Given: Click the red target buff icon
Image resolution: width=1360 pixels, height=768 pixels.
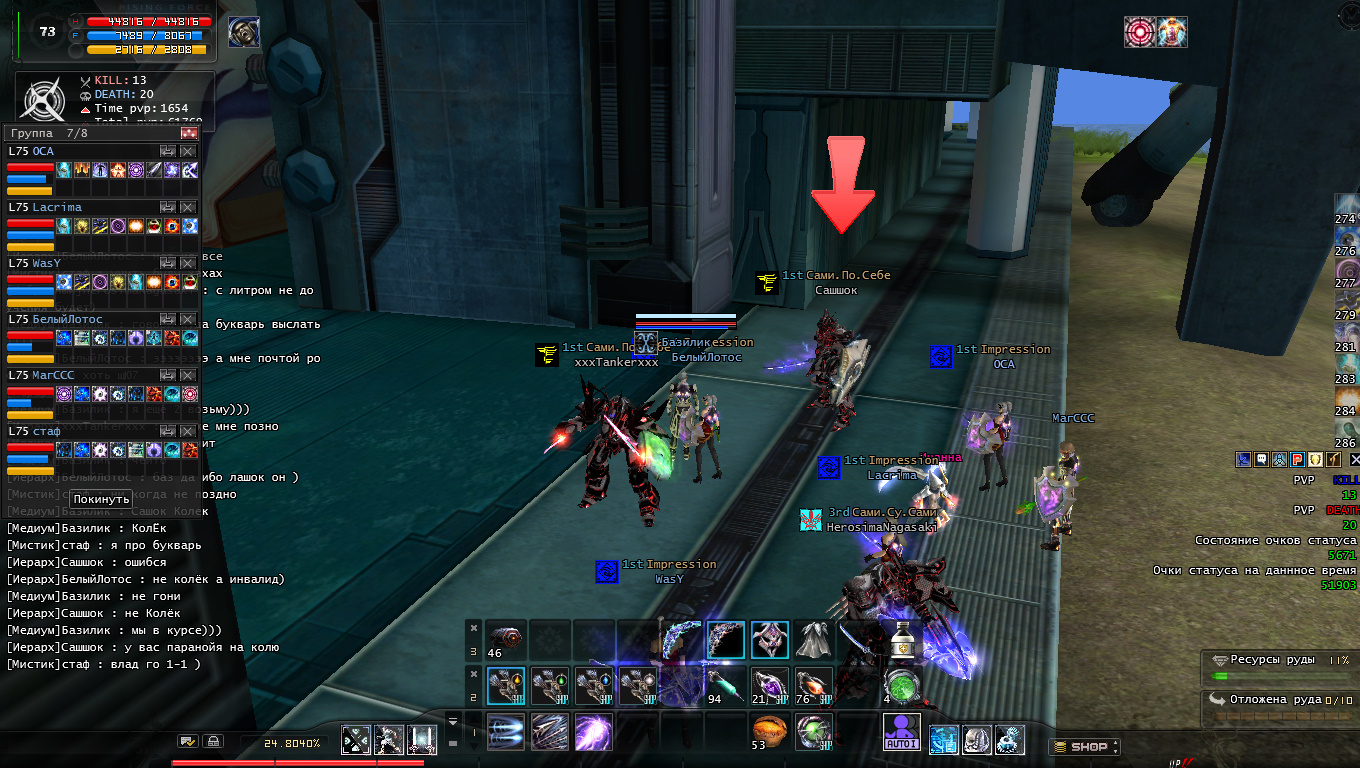Looking at the screenshot, I should [x=1139, y=32].
